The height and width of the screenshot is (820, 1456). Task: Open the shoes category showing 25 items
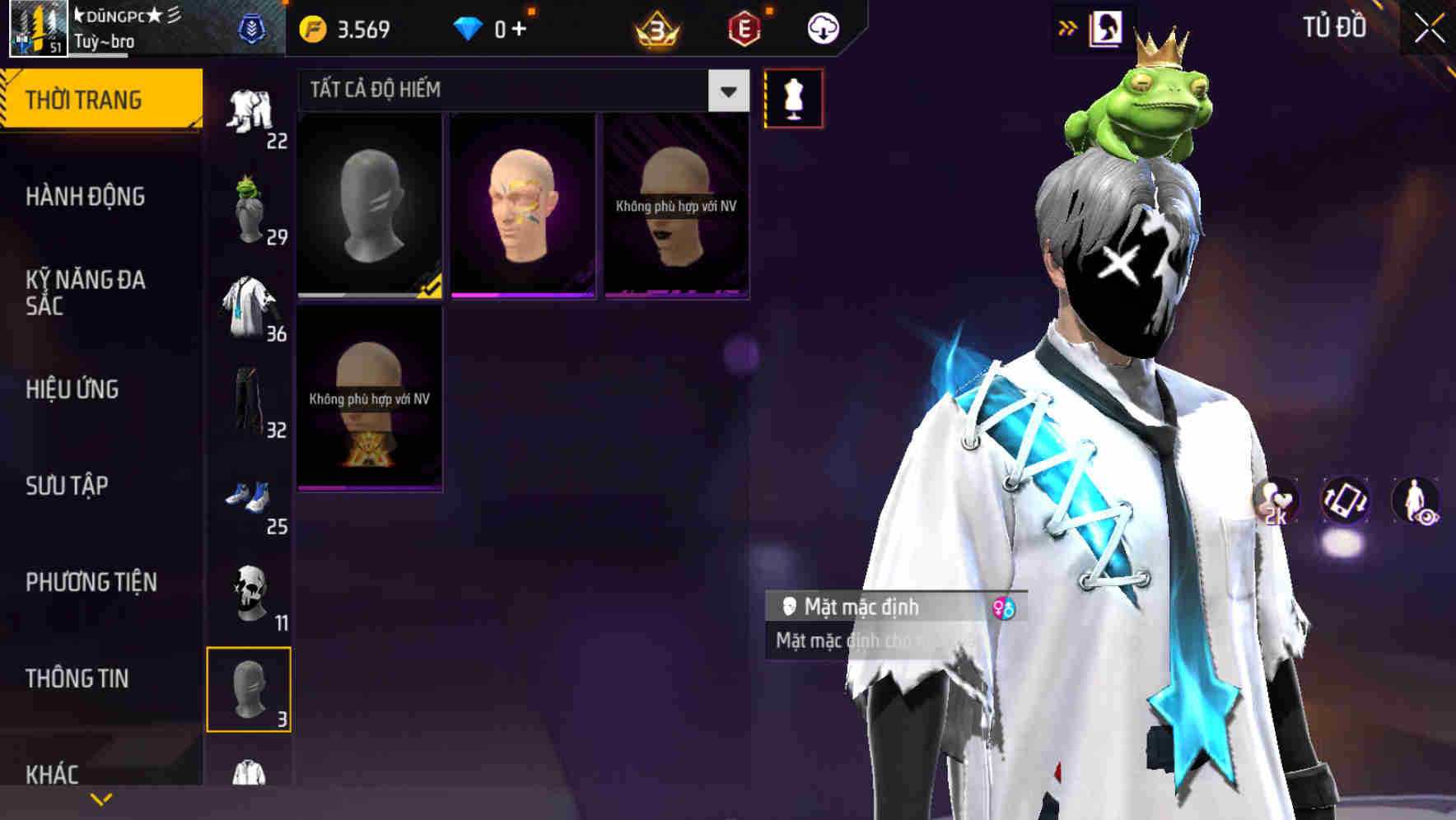[x=250, y=498]
